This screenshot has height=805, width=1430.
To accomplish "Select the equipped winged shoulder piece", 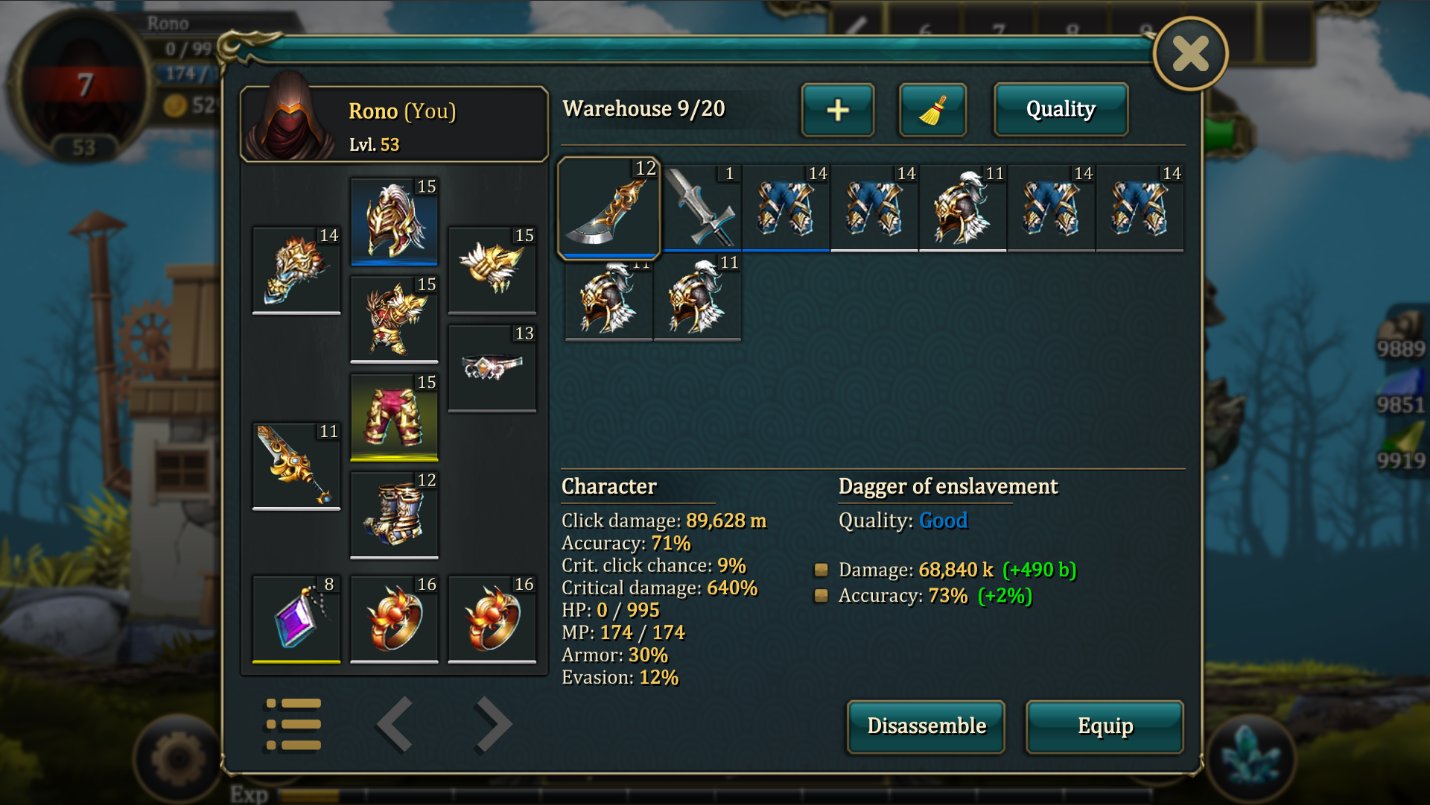I will 492,270.
